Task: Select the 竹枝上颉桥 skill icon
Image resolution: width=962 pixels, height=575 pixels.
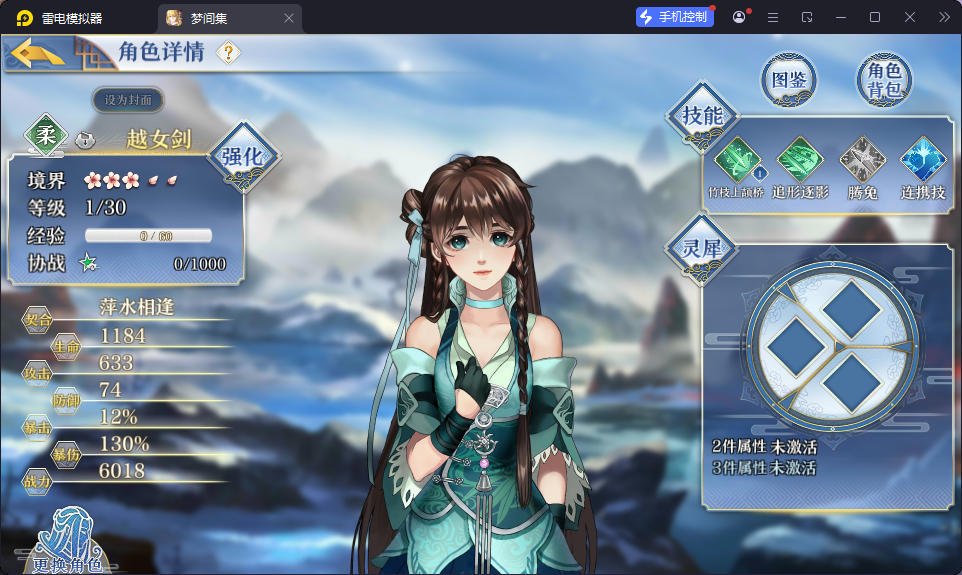Action: point(737,160)
